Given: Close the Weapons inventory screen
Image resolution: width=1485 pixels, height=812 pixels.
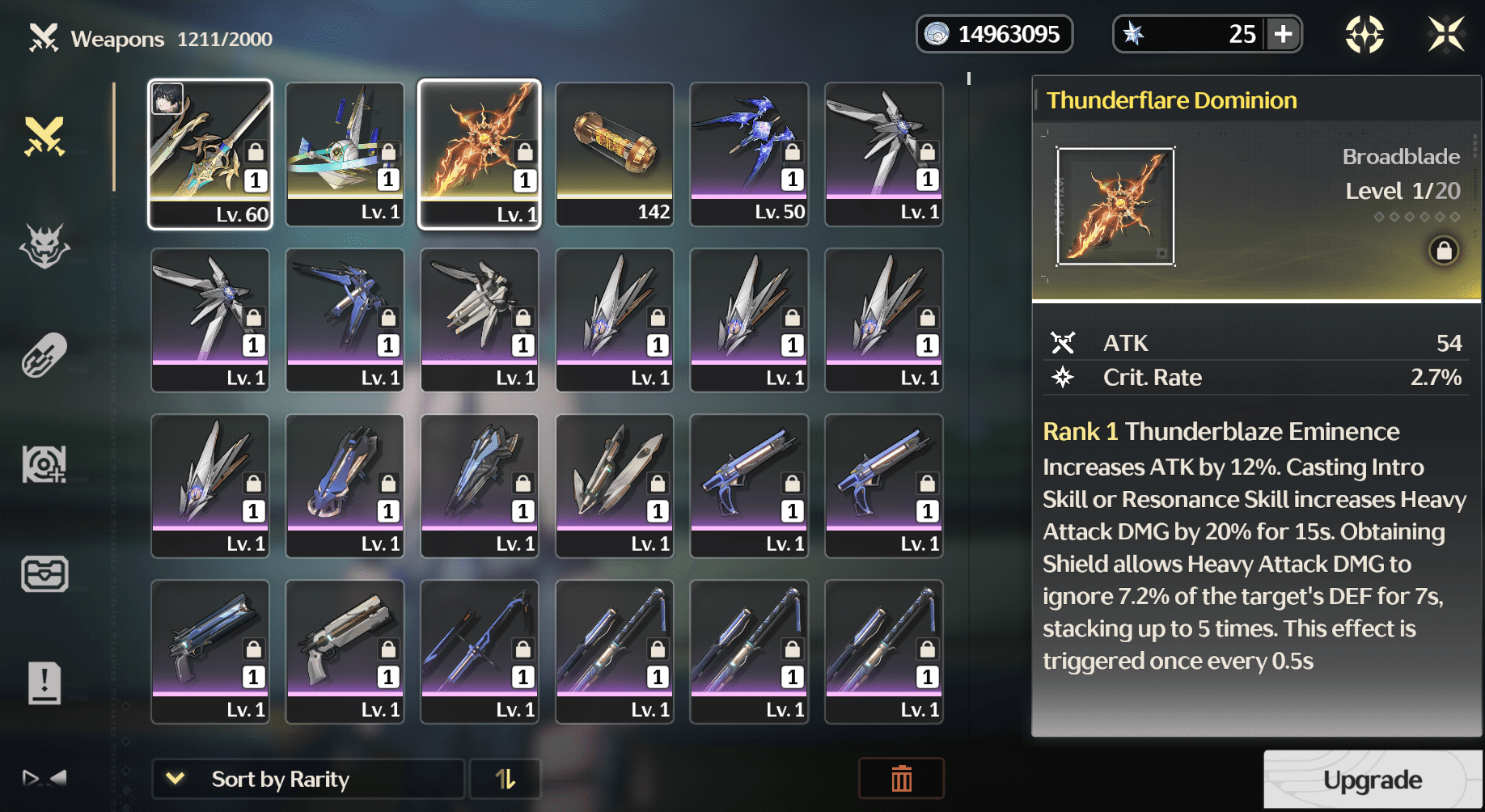Looking at the screenshot, I should tap(1445, 35).
